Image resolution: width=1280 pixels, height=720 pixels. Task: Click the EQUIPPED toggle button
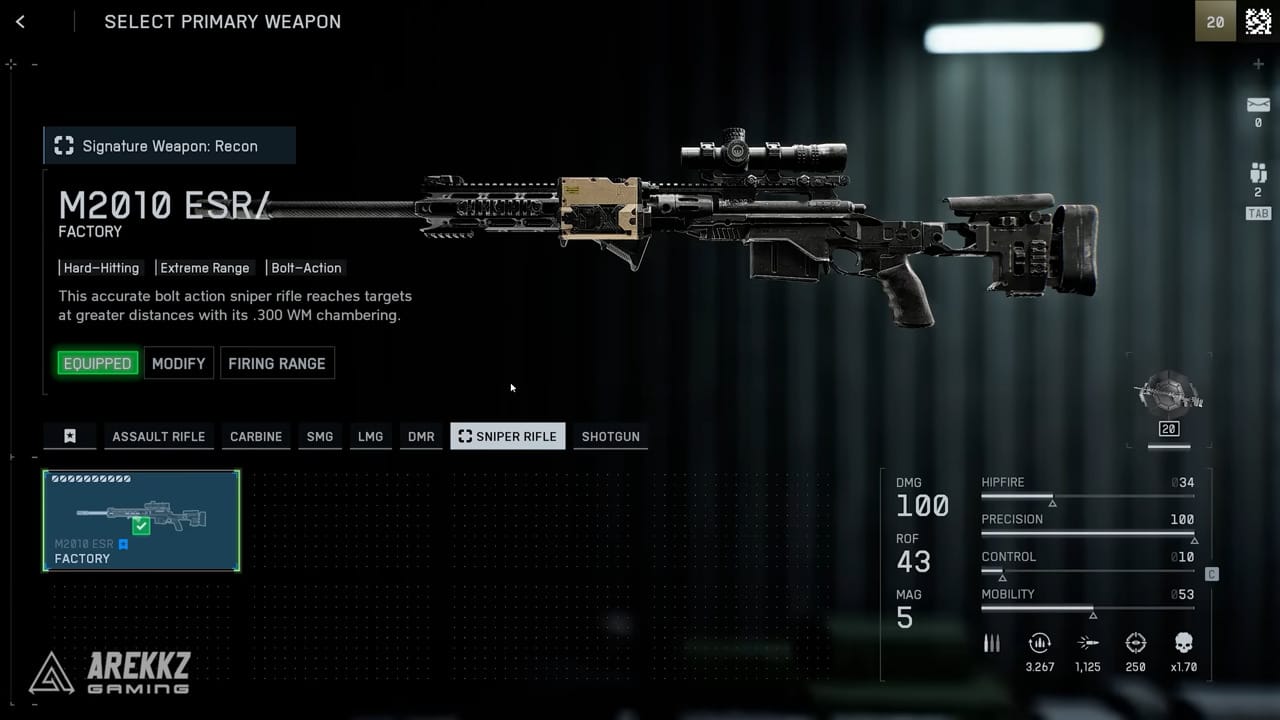(97, 363)
